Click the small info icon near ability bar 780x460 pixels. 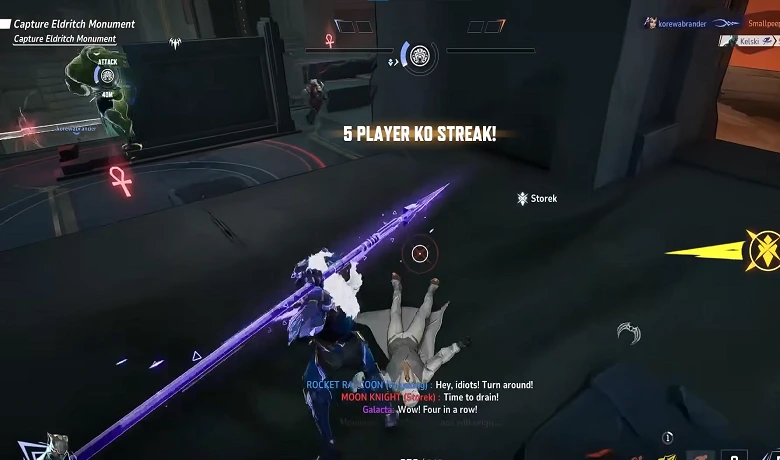[668, 437]
